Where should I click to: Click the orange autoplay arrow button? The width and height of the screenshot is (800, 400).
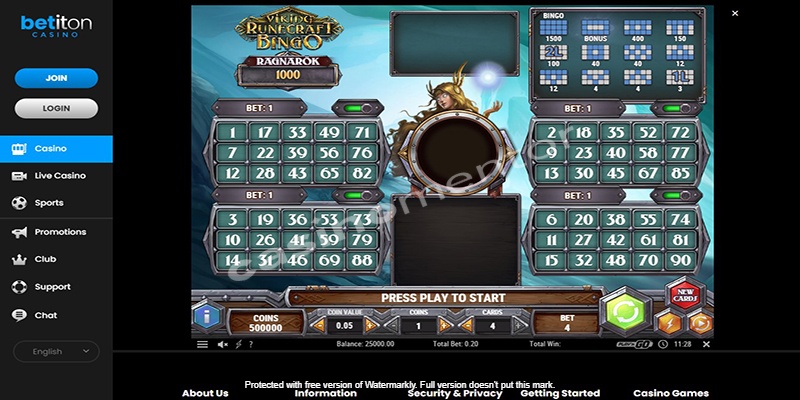click(x=699, y=322)
